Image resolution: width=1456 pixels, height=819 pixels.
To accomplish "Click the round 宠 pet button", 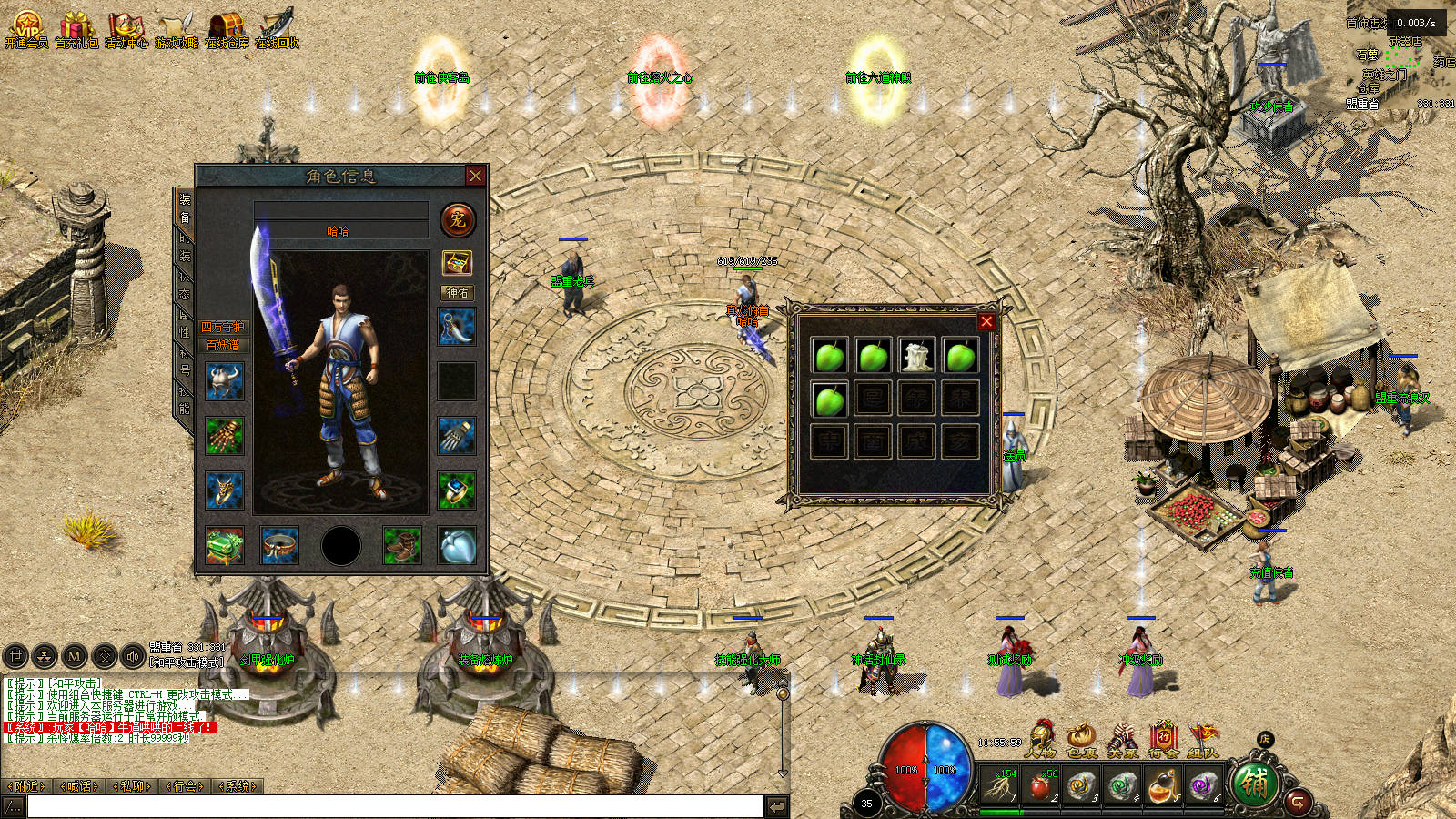I will (458, 219).
